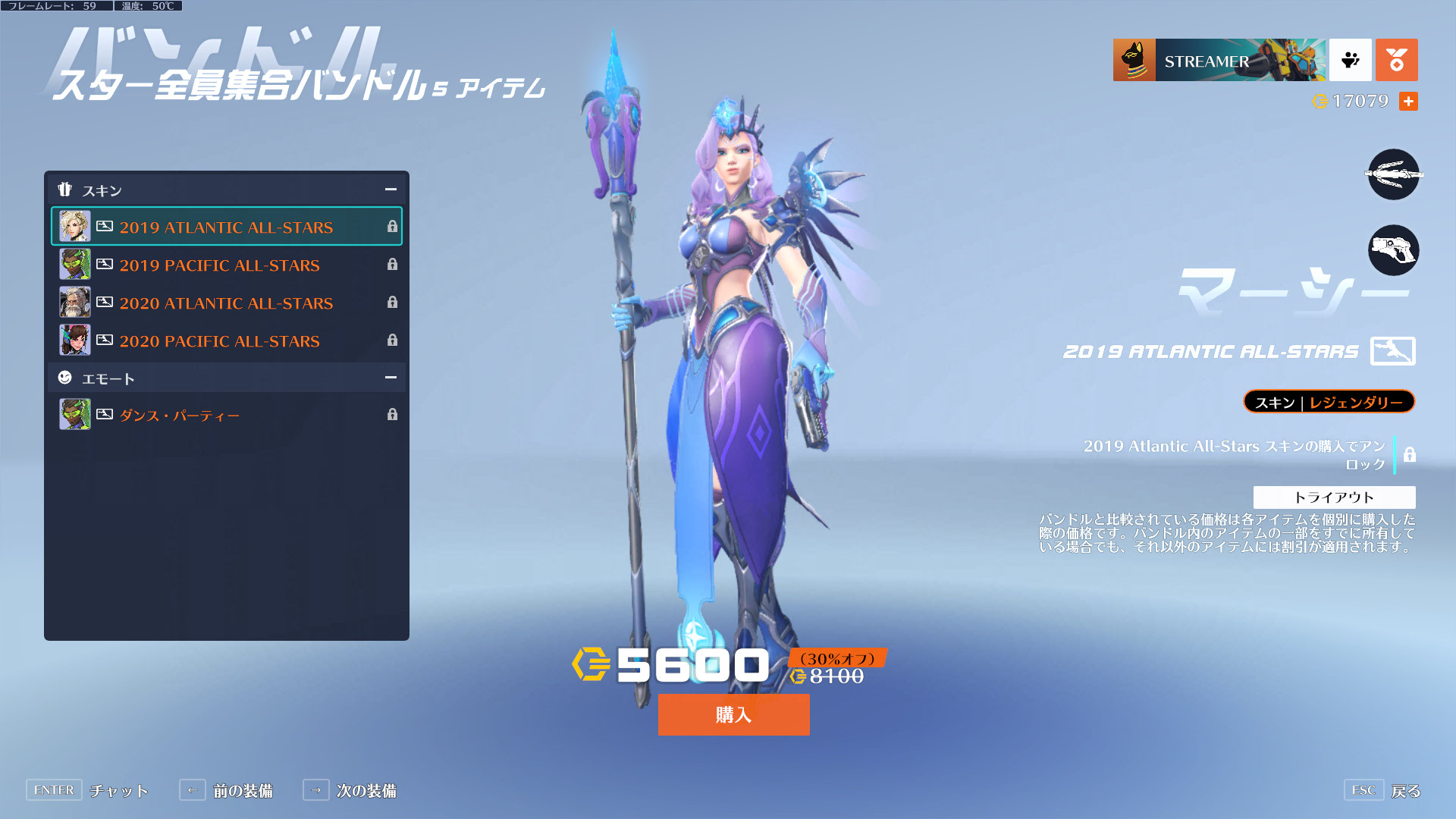Open the orange medal challenges icon
Image resolution: width=1456 pixels, height=819 pixels.
click(1396, 60)
